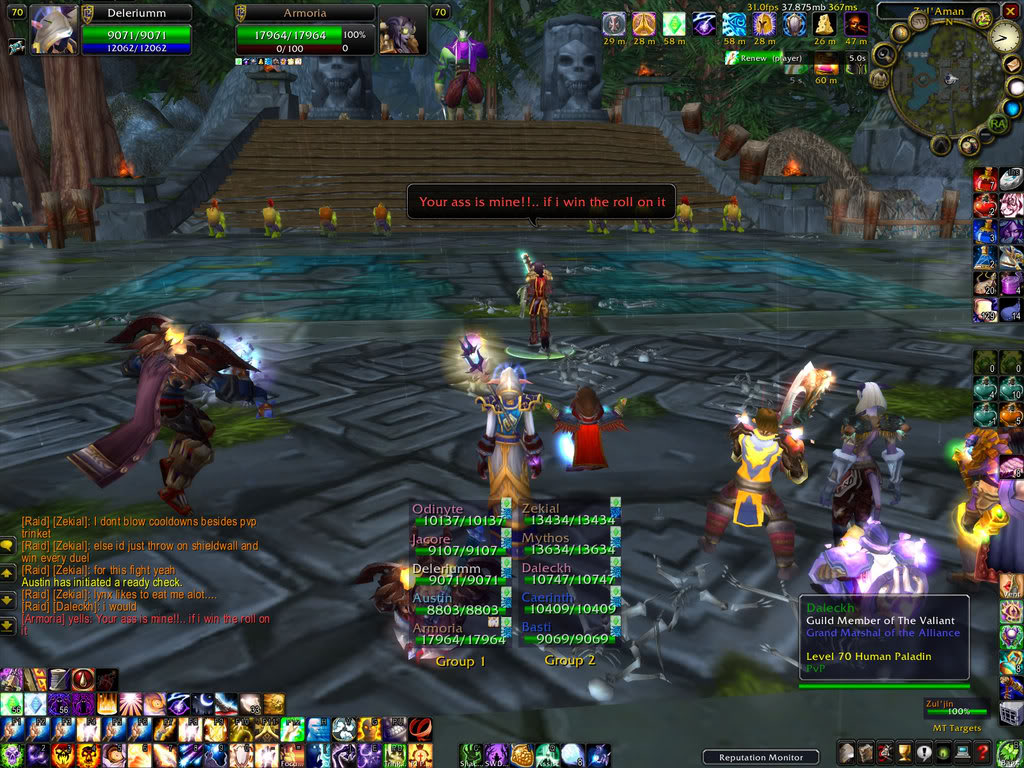
Task: Click the Zul'jin MT target bar
Action: pos(953,710)
